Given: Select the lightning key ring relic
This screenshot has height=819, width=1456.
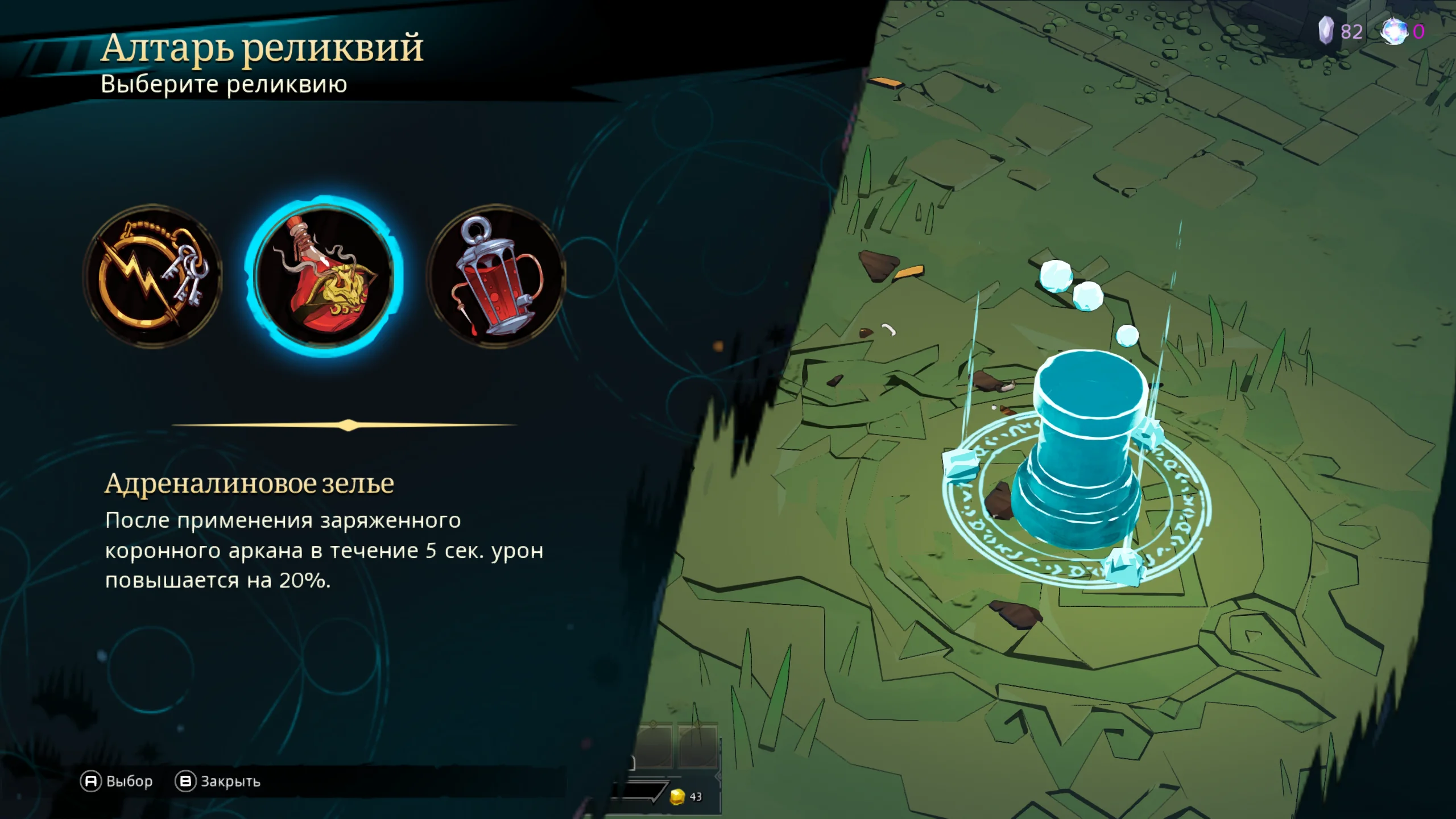Looking at the screenshot, I should pyautogui.click(x=152, y=276).
